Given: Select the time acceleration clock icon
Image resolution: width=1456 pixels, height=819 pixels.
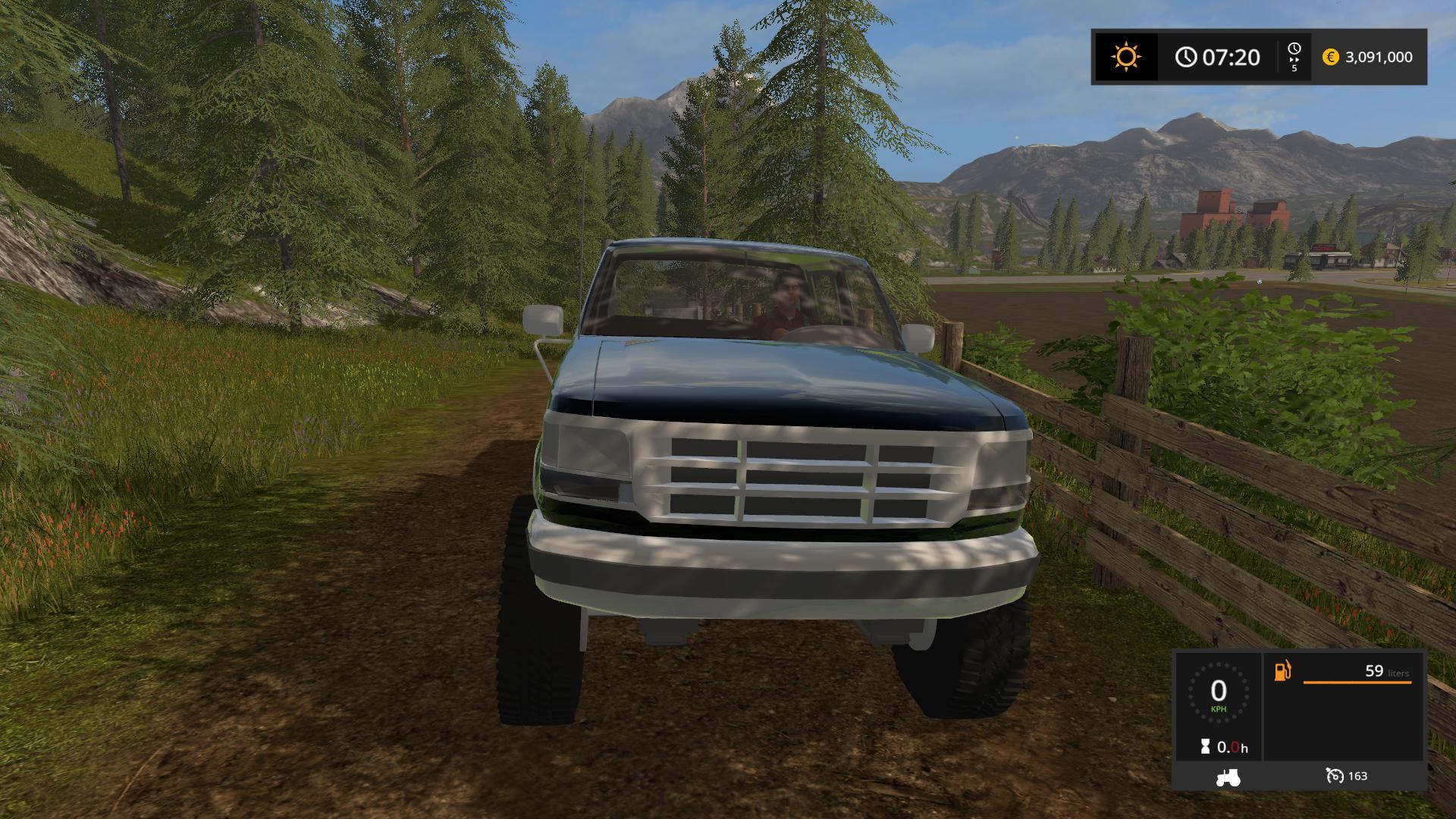Looking at the screenshot, I should click(x=1294, y=49).
